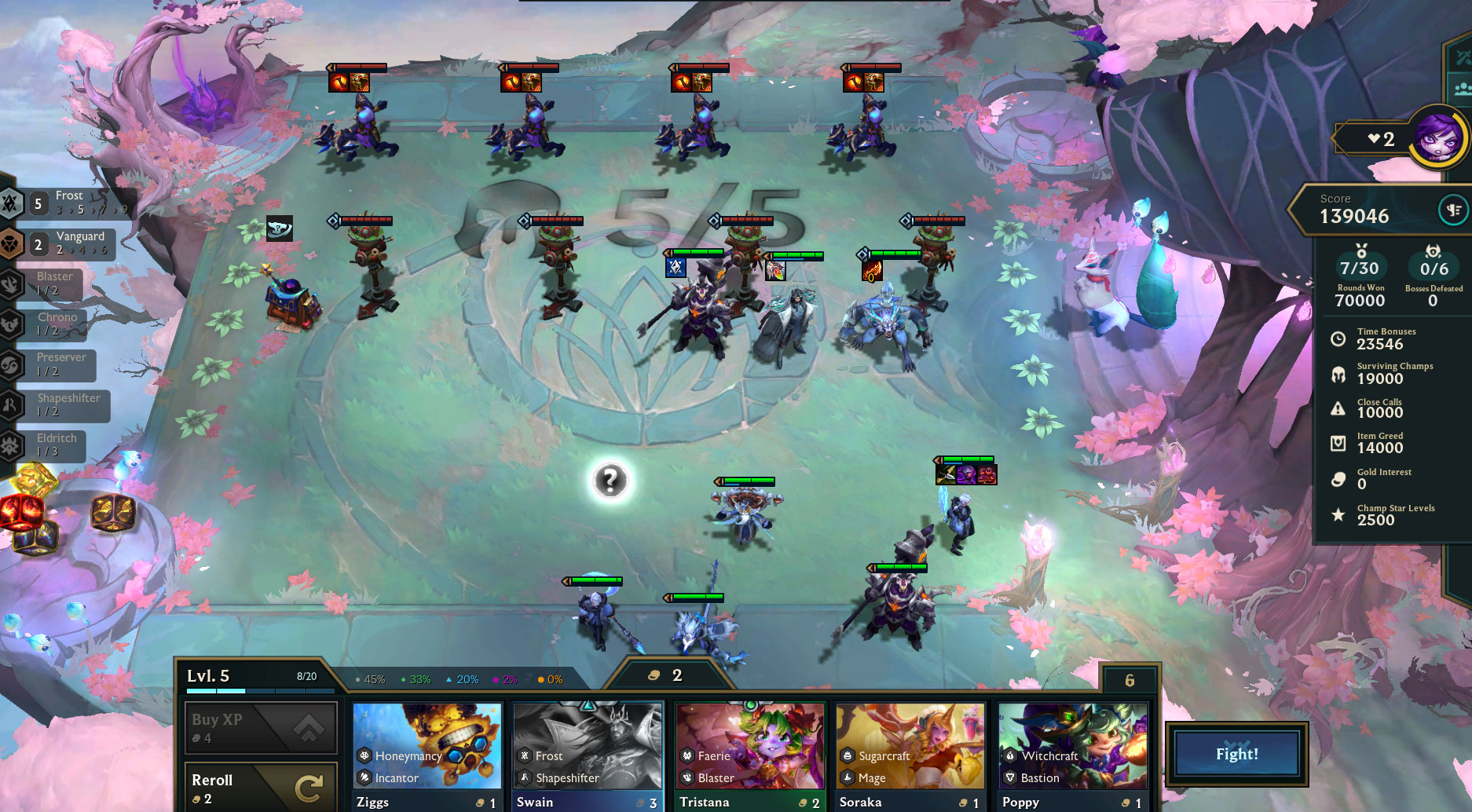Click the Faerie trait icon on Tristana's card

pyautogui.click(x=686, y=755)
